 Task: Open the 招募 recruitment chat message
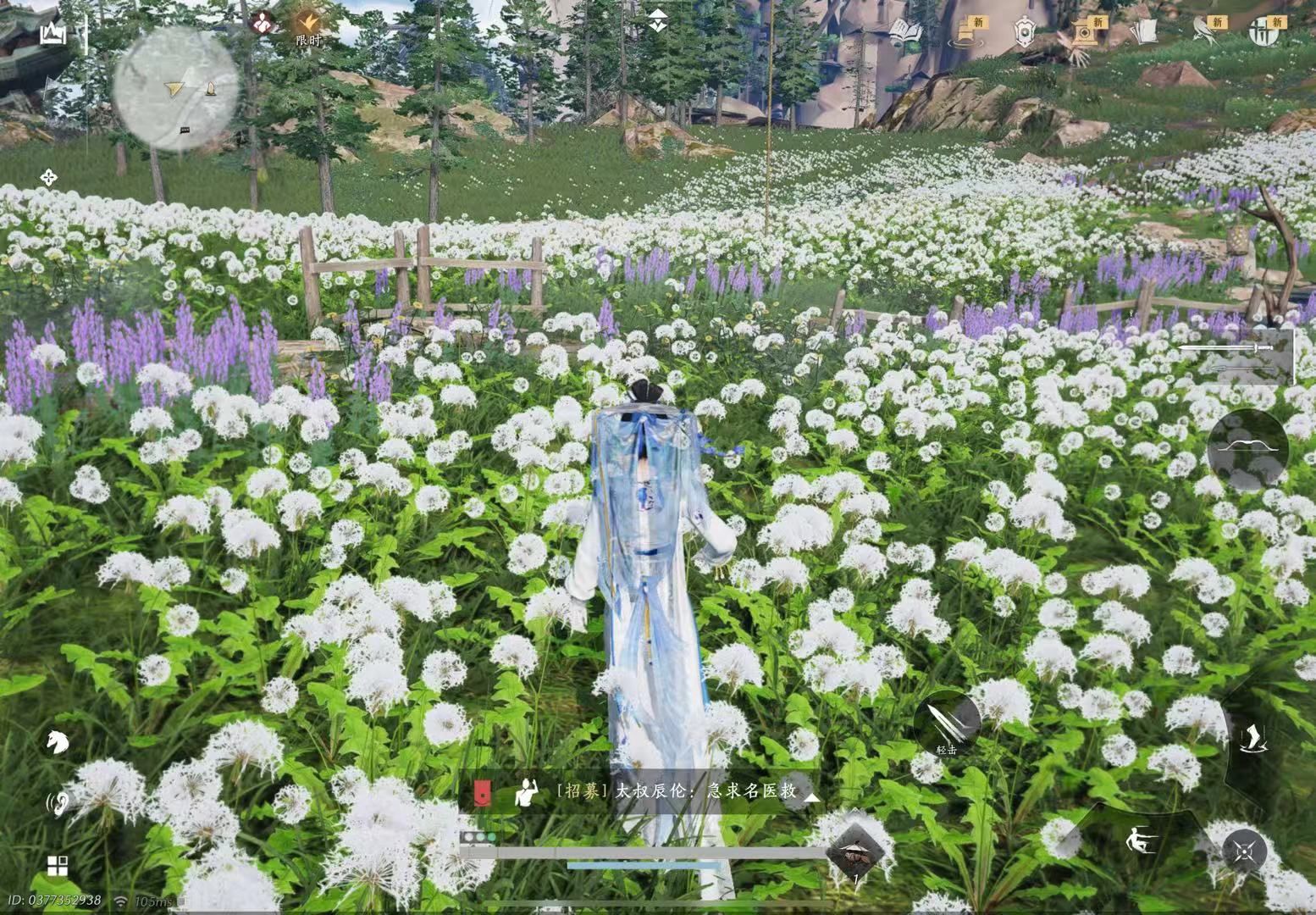pyautogui.click(x=677, y=791)
